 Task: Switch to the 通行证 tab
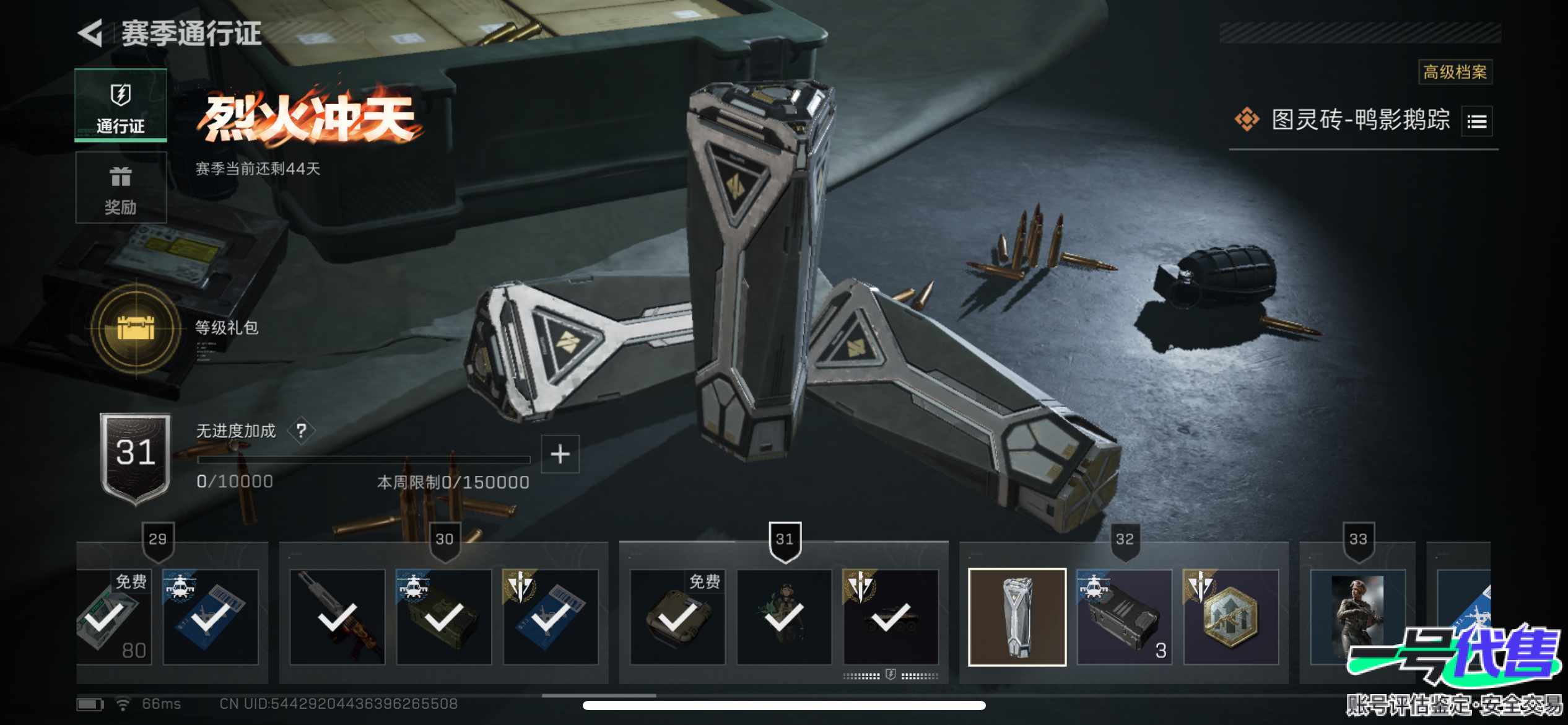click(x=121, y=105)
